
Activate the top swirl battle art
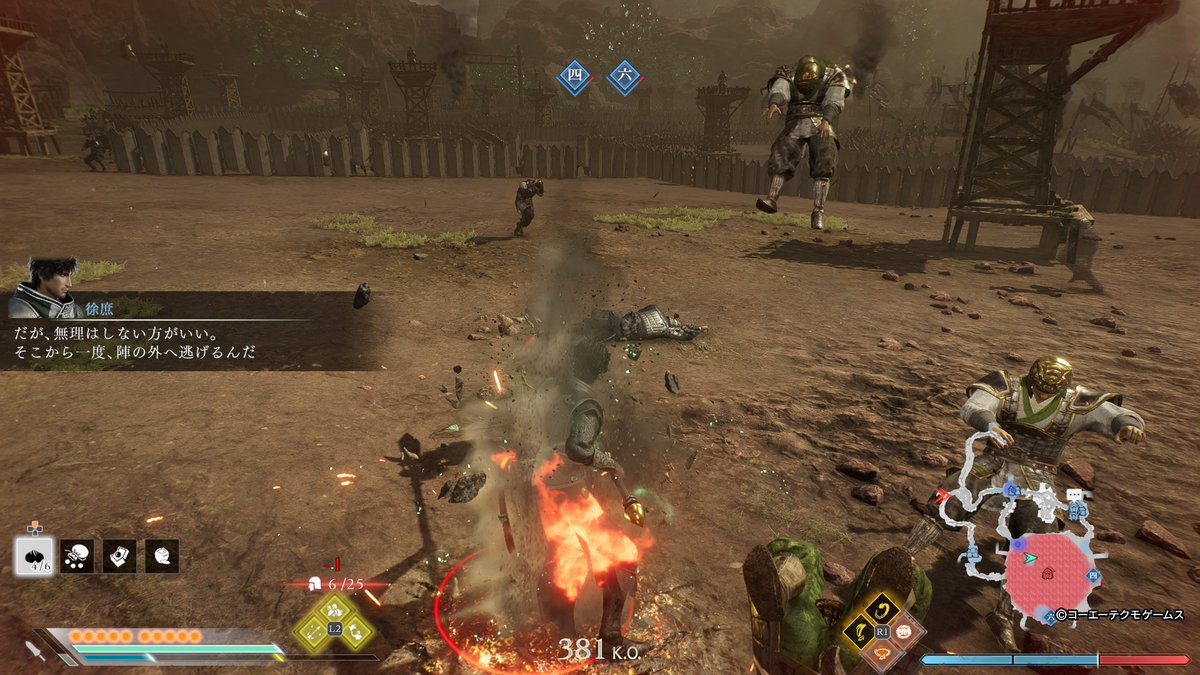pos(882,607)
